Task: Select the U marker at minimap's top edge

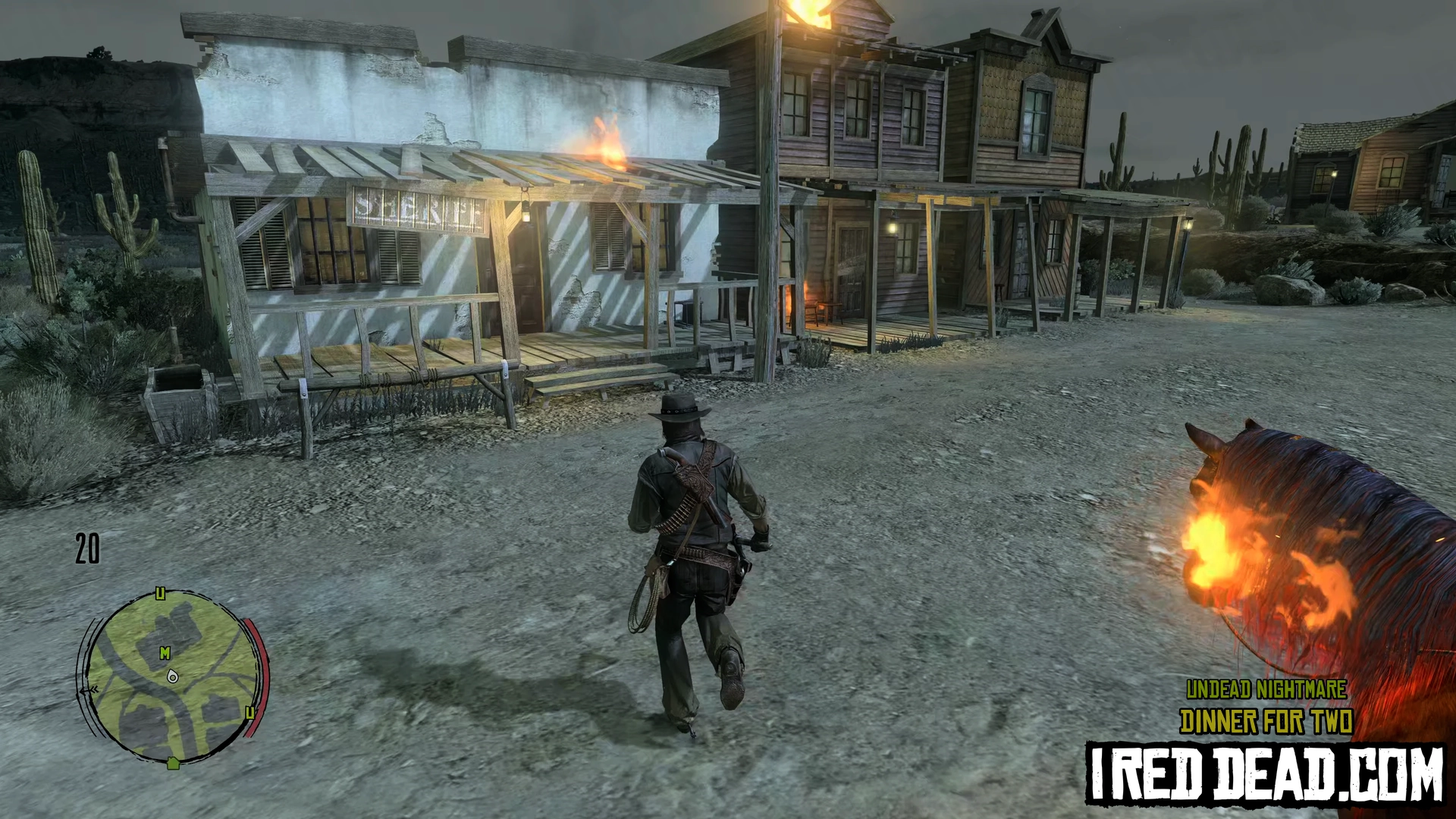Action: click(160, 593)
